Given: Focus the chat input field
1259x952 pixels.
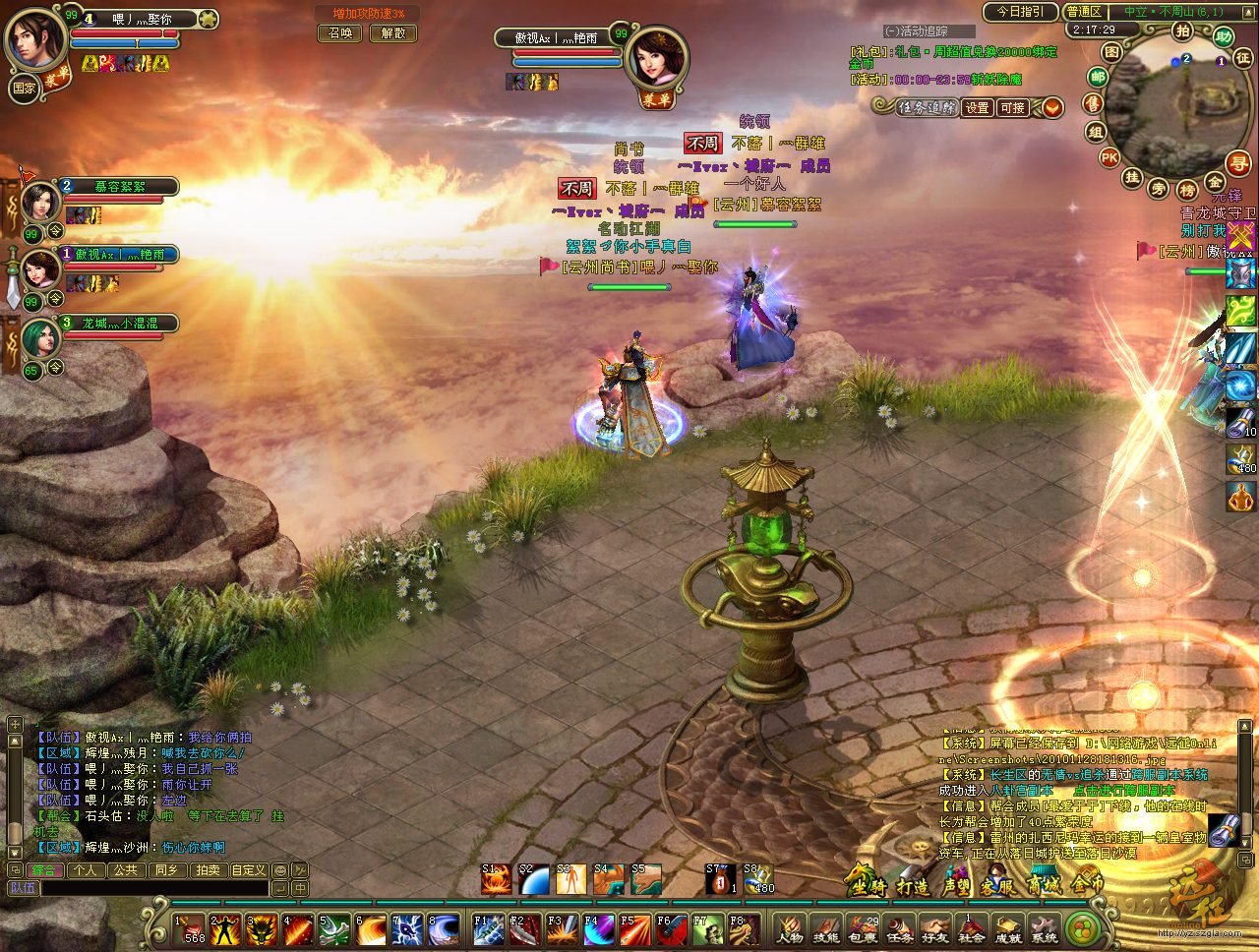Looking at the screenshot, I should click(x=152, y=888).
